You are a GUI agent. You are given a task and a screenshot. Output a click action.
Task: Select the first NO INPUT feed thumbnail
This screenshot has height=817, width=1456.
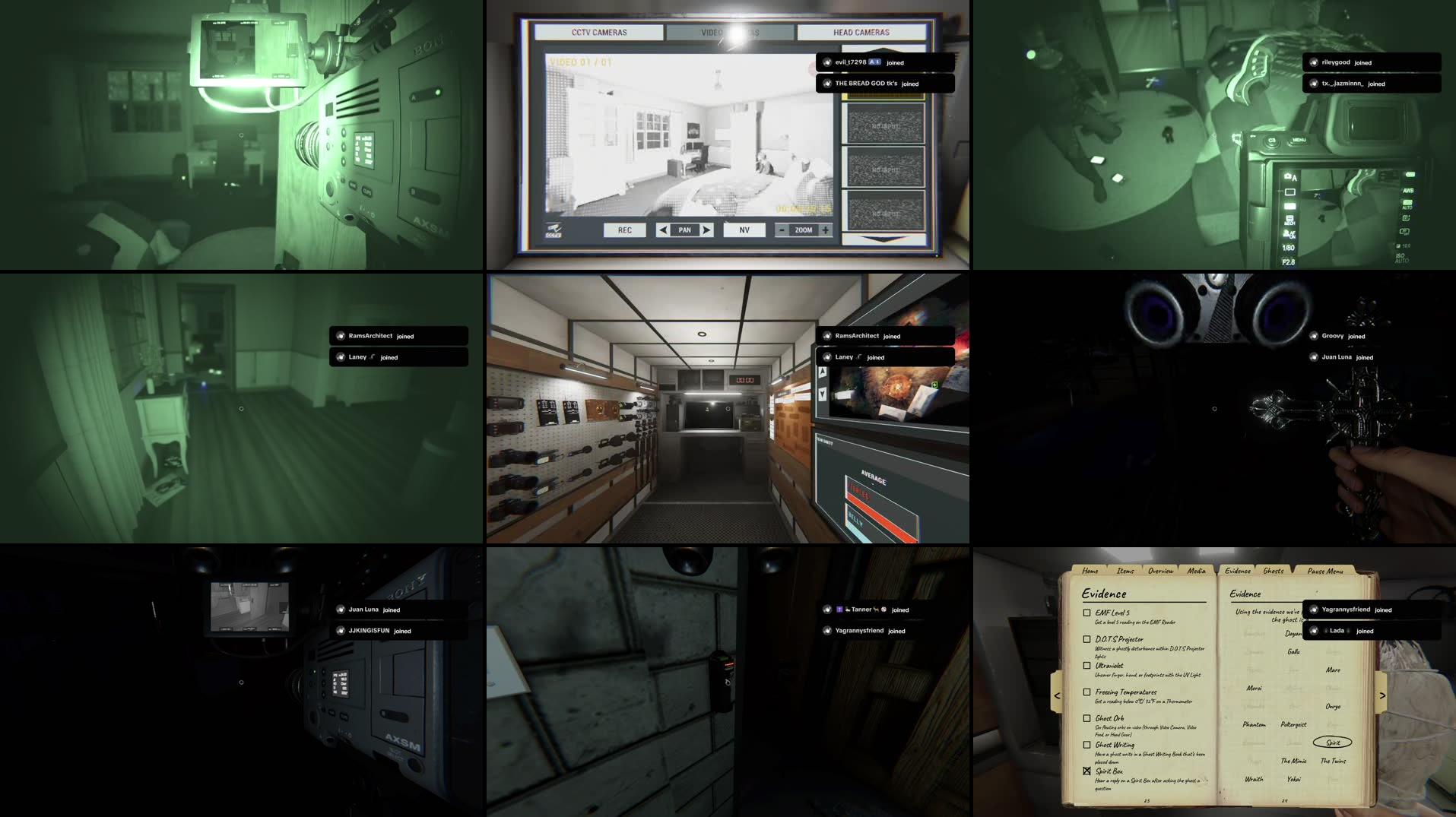[887, 125]
